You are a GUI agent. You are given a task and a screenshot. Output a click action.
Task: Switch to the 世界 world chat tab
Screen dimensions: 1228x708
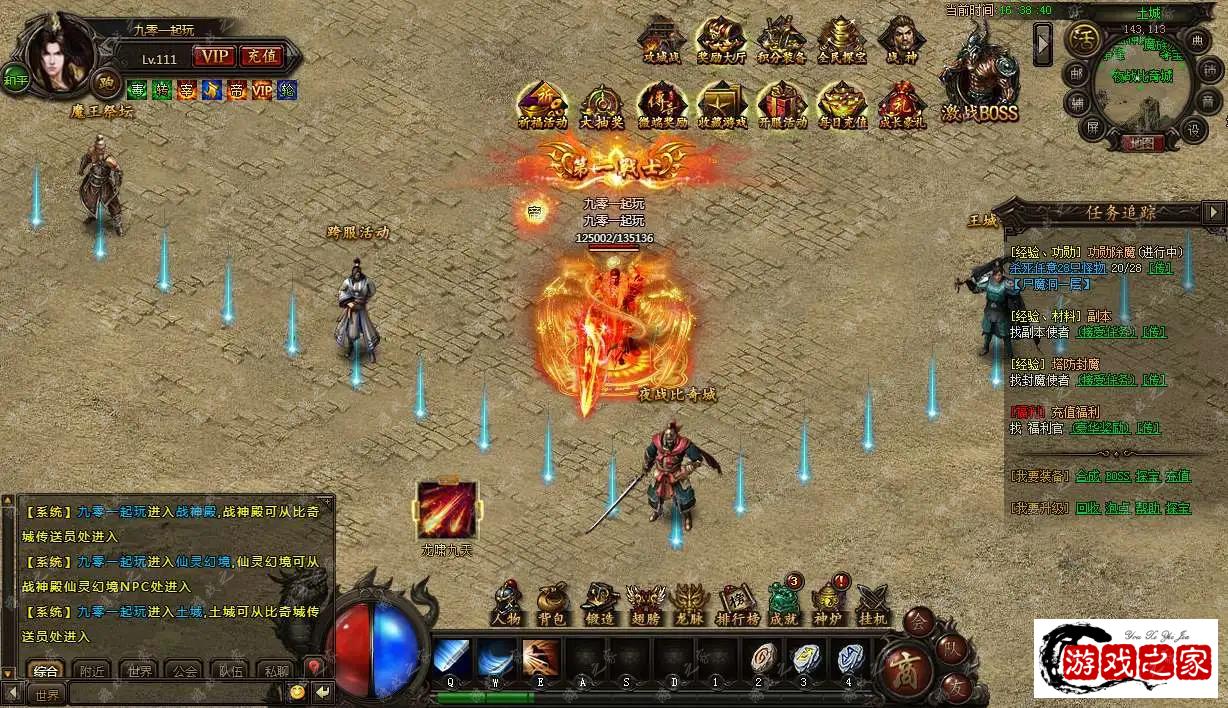140,671
